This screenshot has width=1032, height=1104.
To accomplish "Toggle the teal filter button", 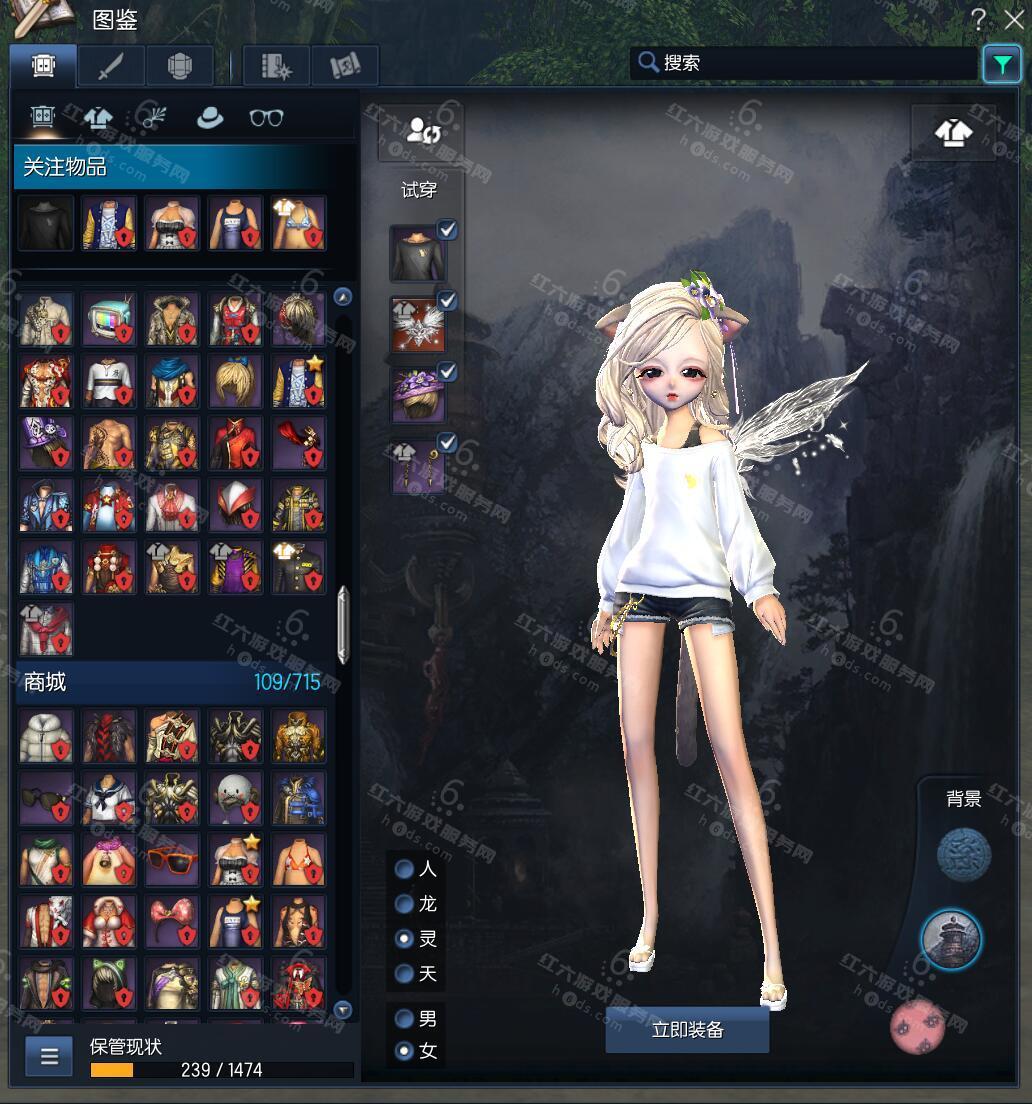I will coord(1000,64).
